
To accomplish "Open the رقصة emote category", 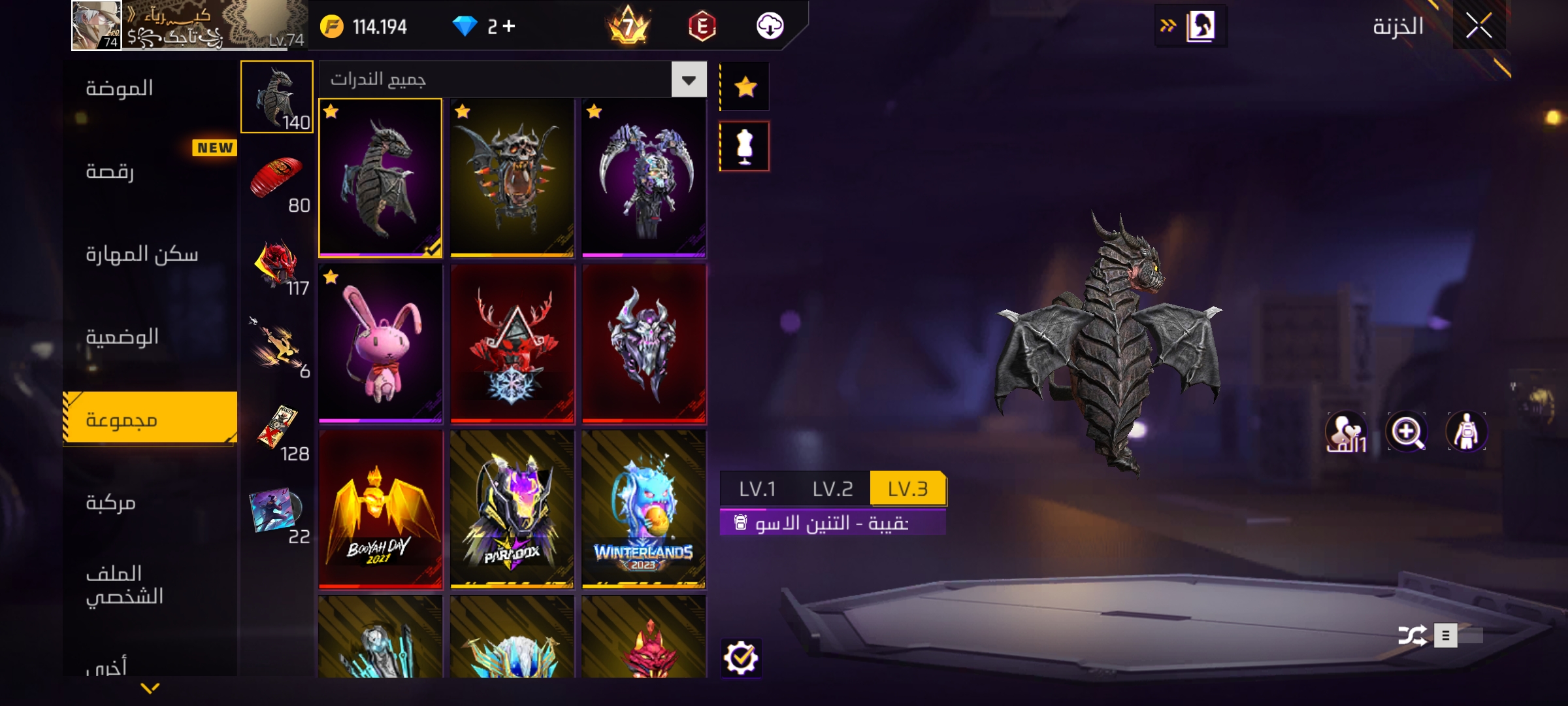I will (110, 171).
